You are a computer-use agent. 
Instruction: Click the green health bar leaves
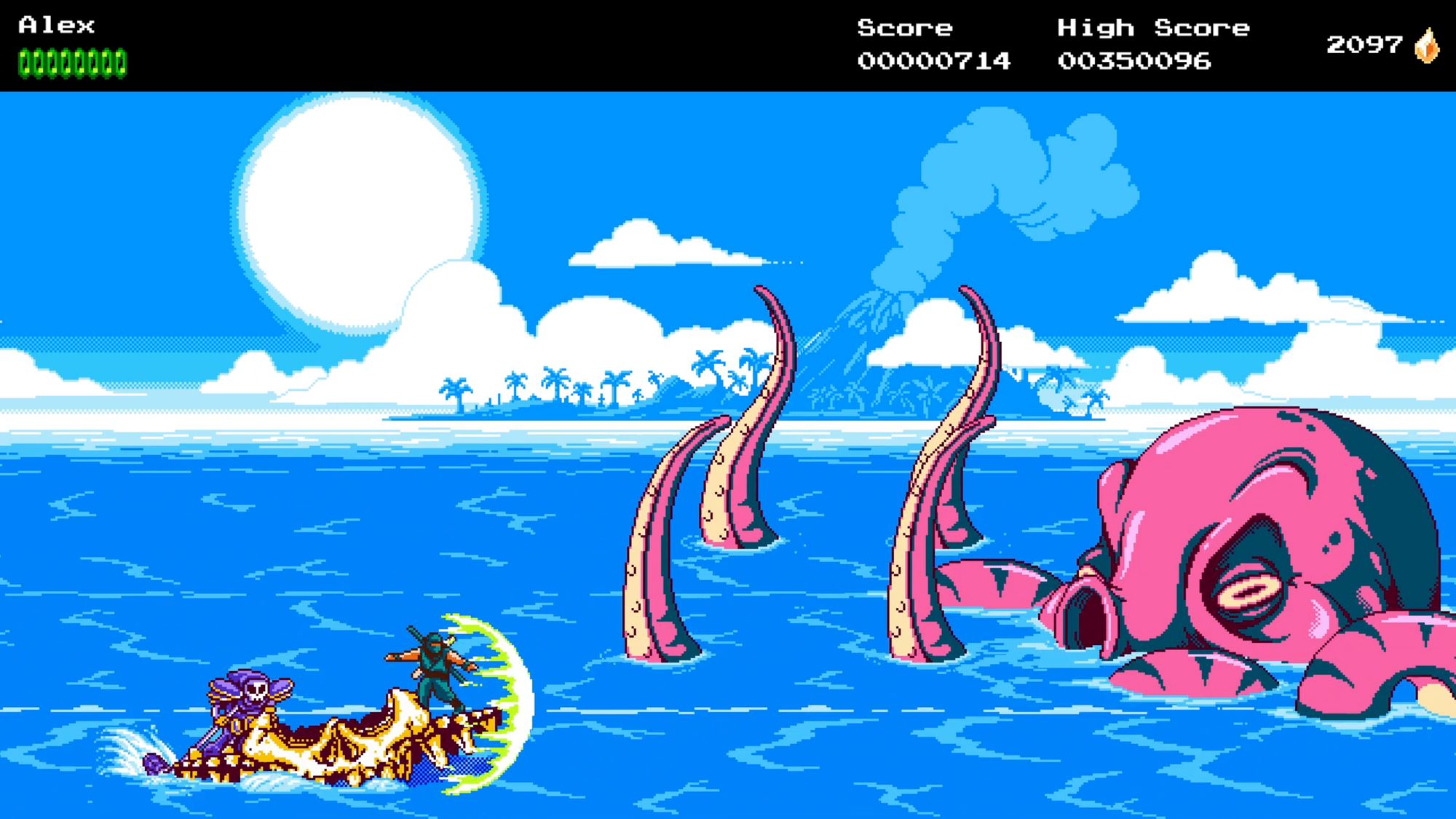click(73, 60)
